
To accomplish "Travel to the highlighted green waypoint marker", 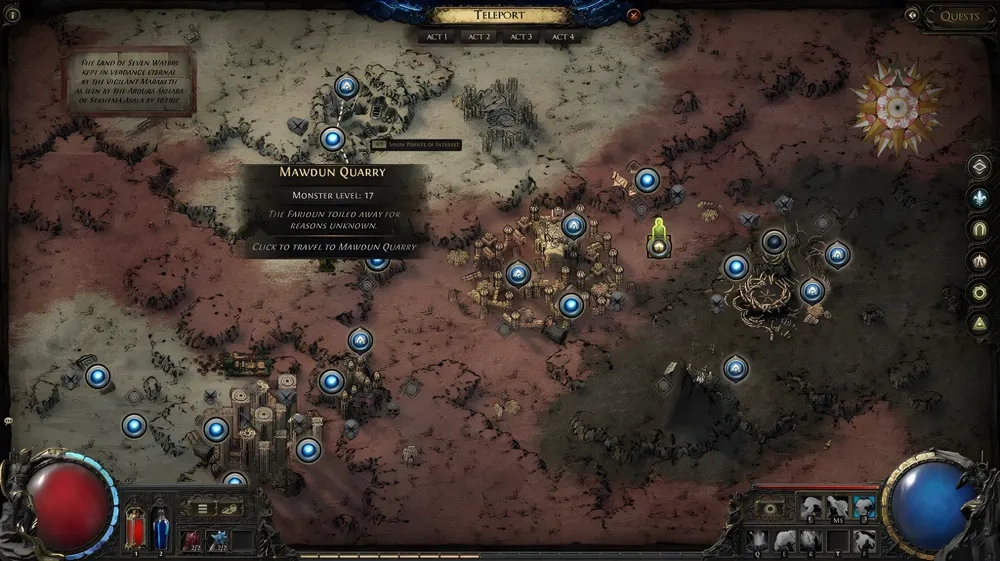I will click(658, 244).
